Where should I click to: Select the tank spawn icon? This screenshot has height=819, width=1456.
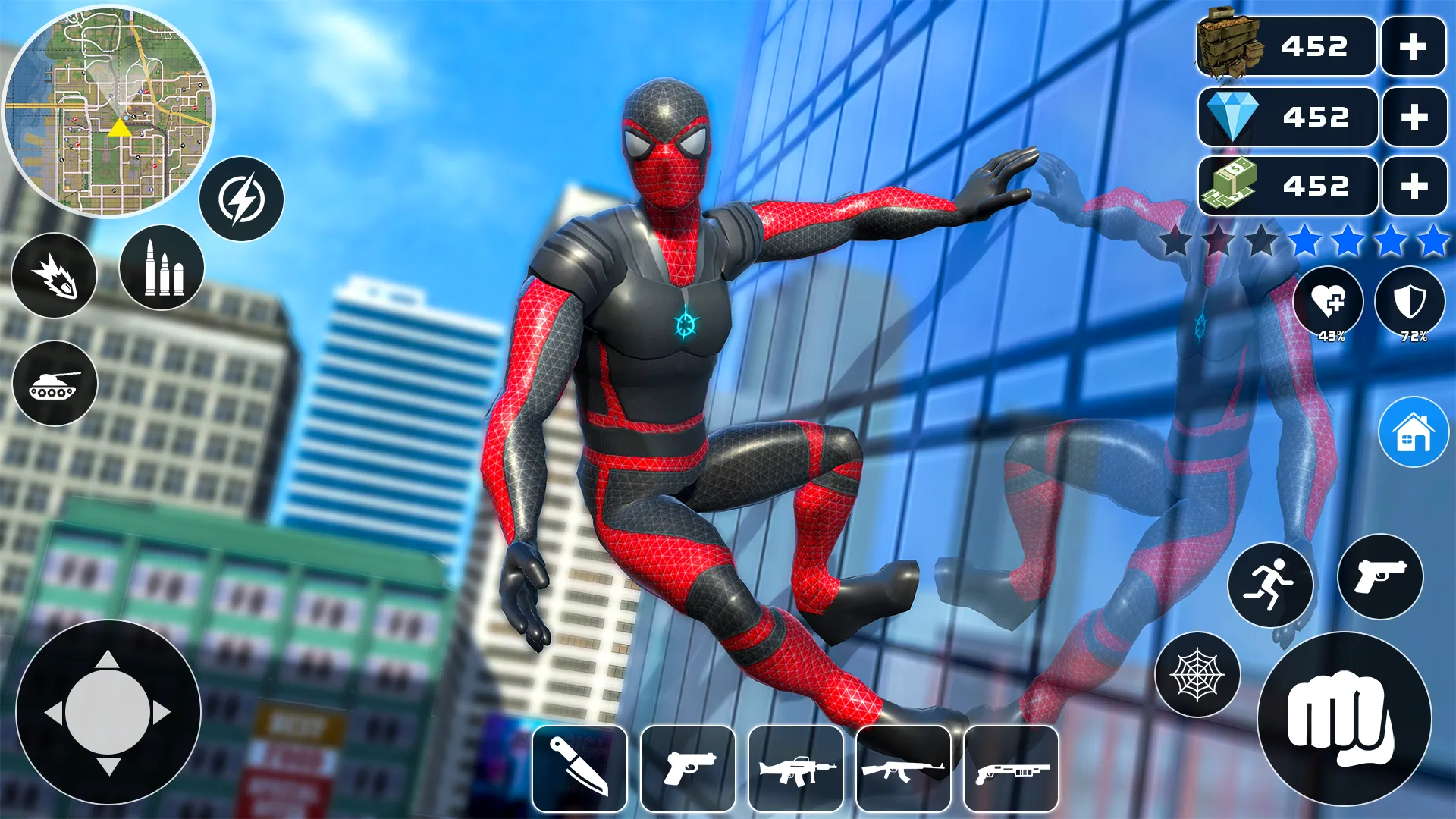point(54,384)
